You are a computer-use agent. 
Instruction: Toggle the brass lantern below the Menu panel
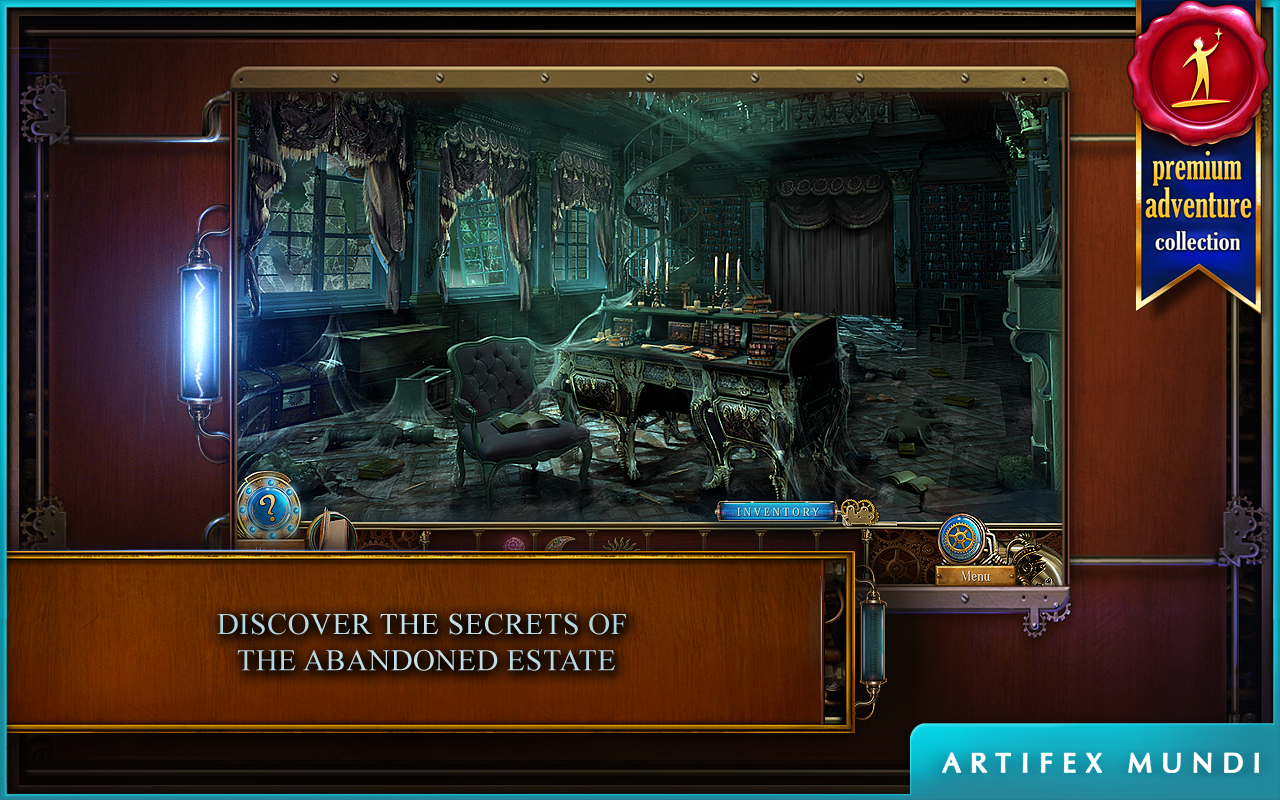pyautogui.click(x=874, y=640)
